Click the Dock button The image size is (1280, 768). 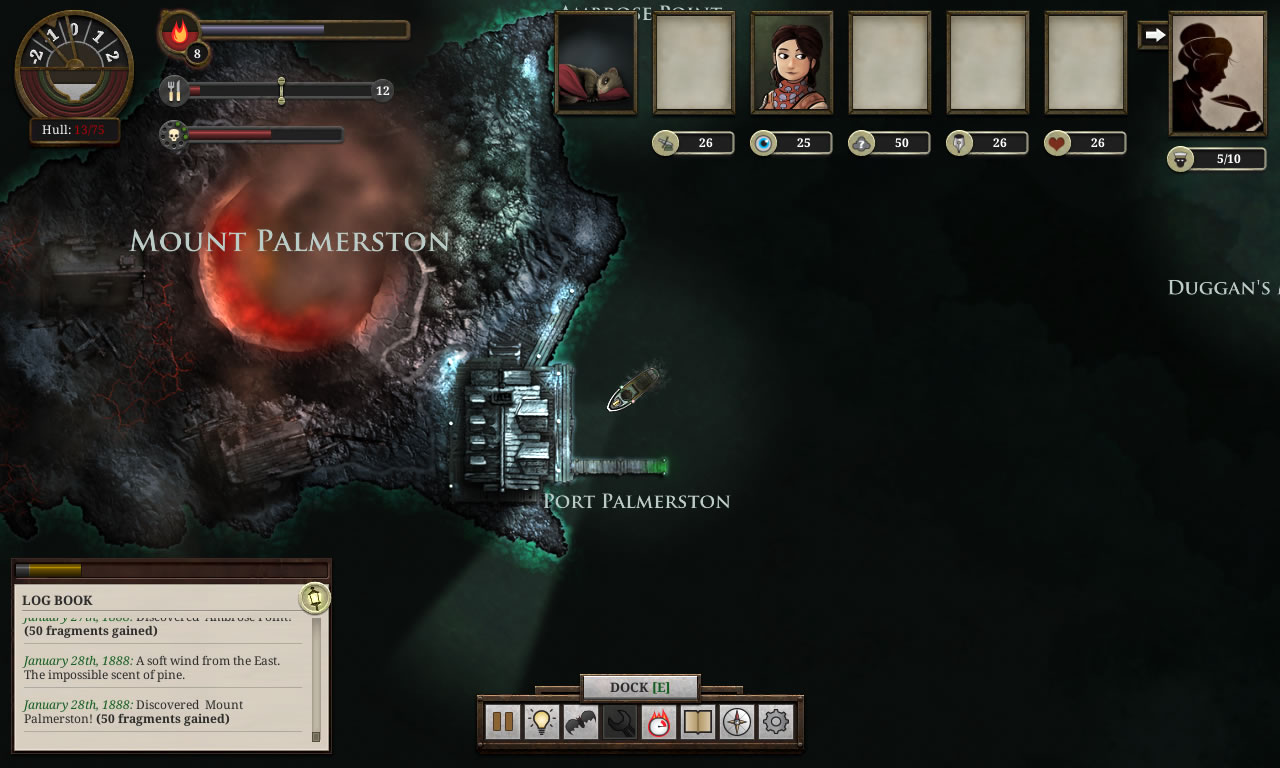pos(640,687)
